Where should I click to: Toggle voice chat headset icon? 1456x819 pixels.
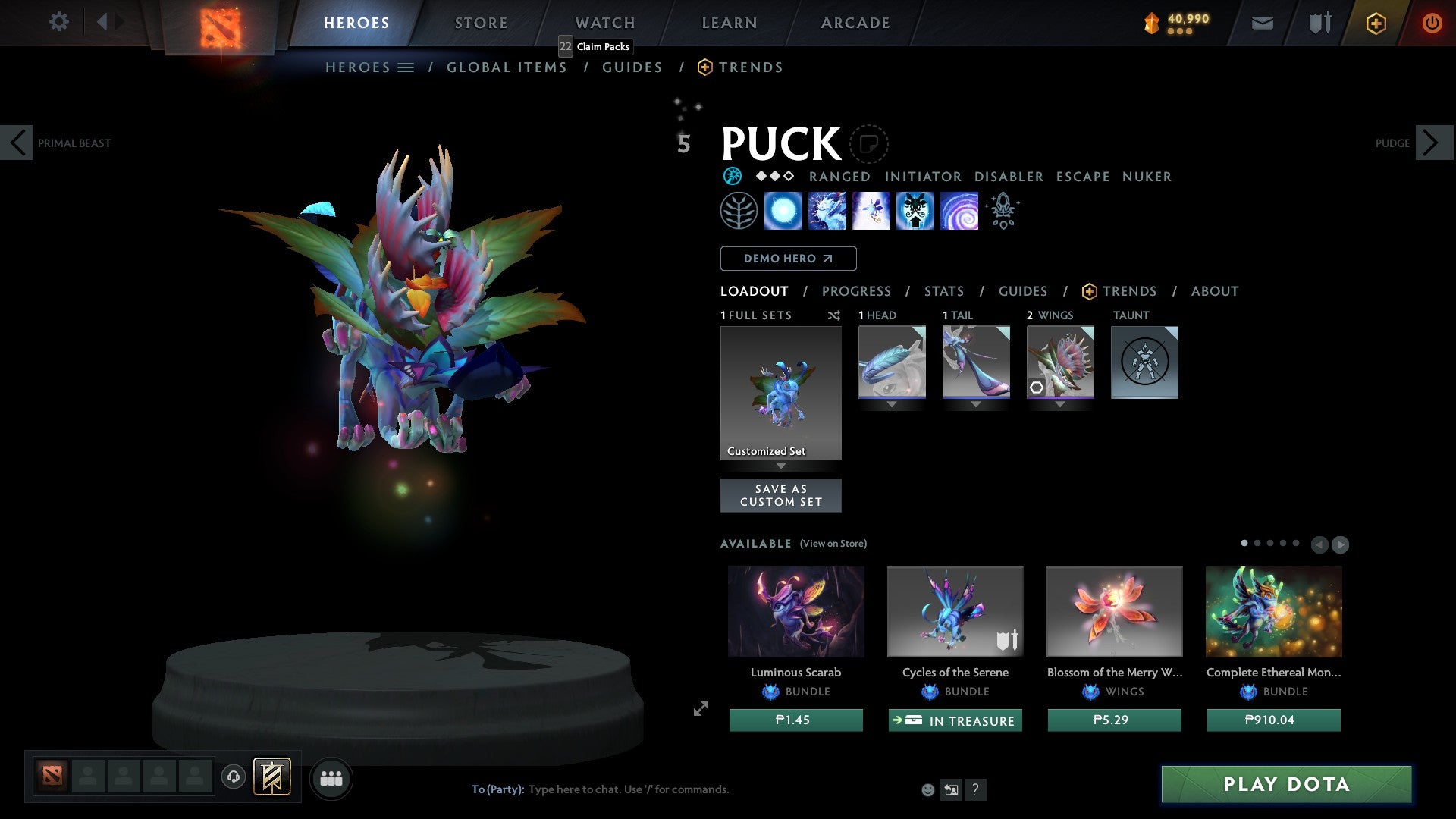[233, 778]
